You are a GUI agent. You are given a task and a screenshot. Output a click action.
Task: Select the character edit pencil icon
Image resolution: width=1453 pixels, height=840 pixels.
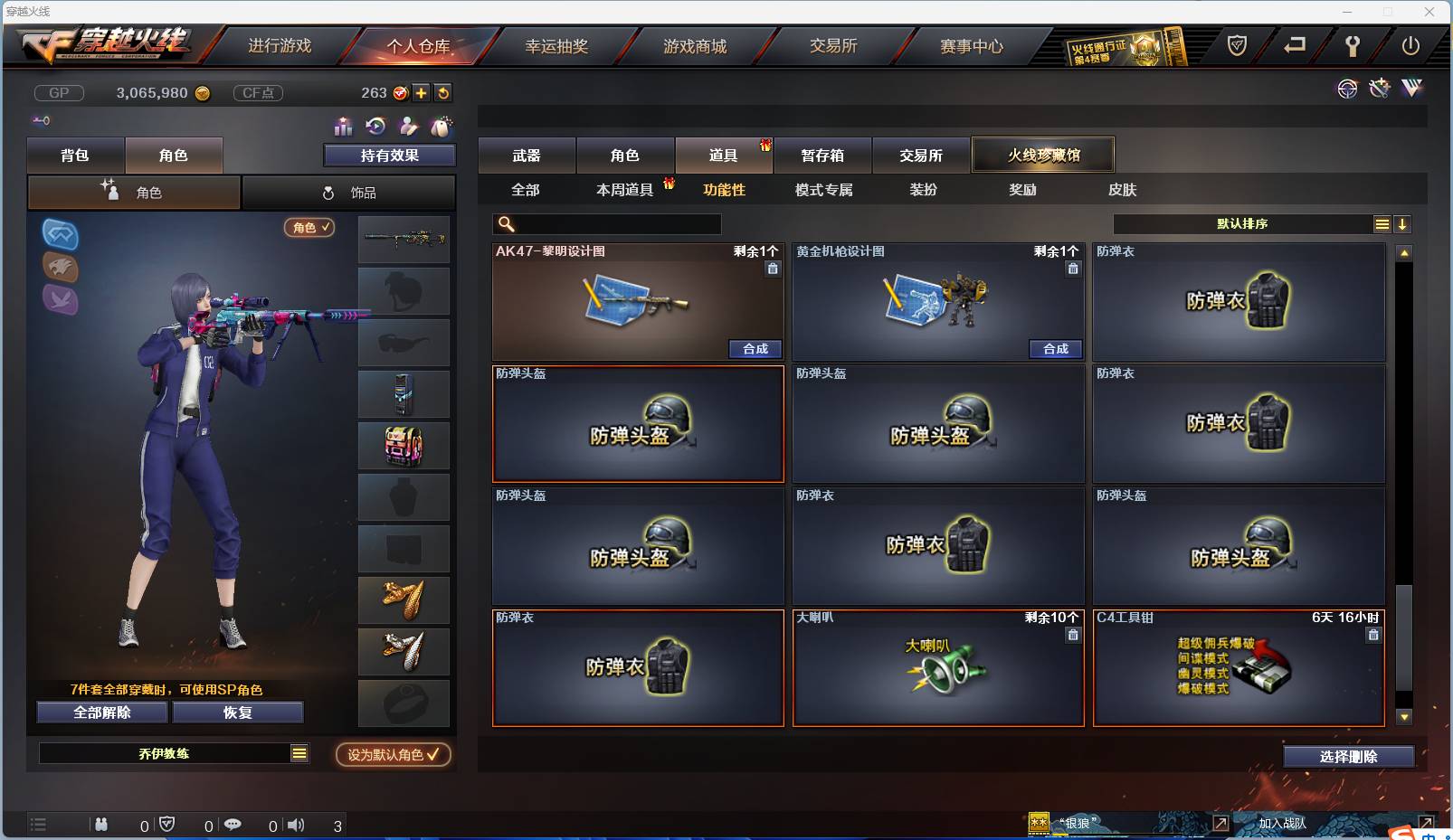(x=409, y=127)
